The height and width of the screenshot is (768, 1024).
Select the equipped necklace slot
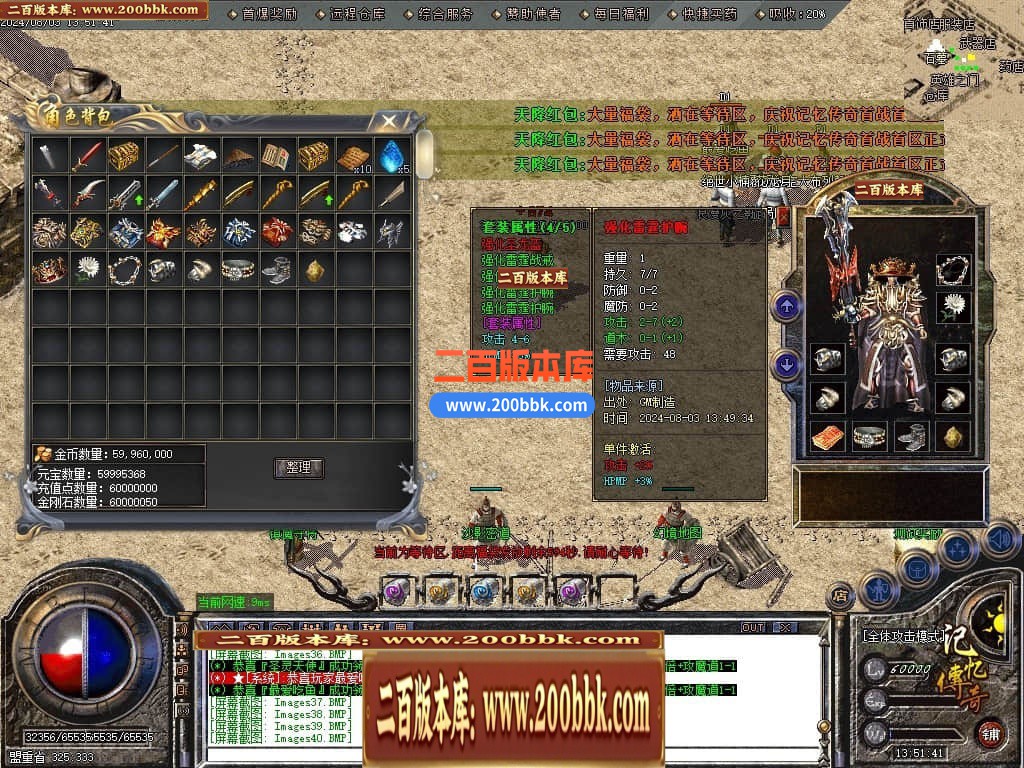click(954, 269)
